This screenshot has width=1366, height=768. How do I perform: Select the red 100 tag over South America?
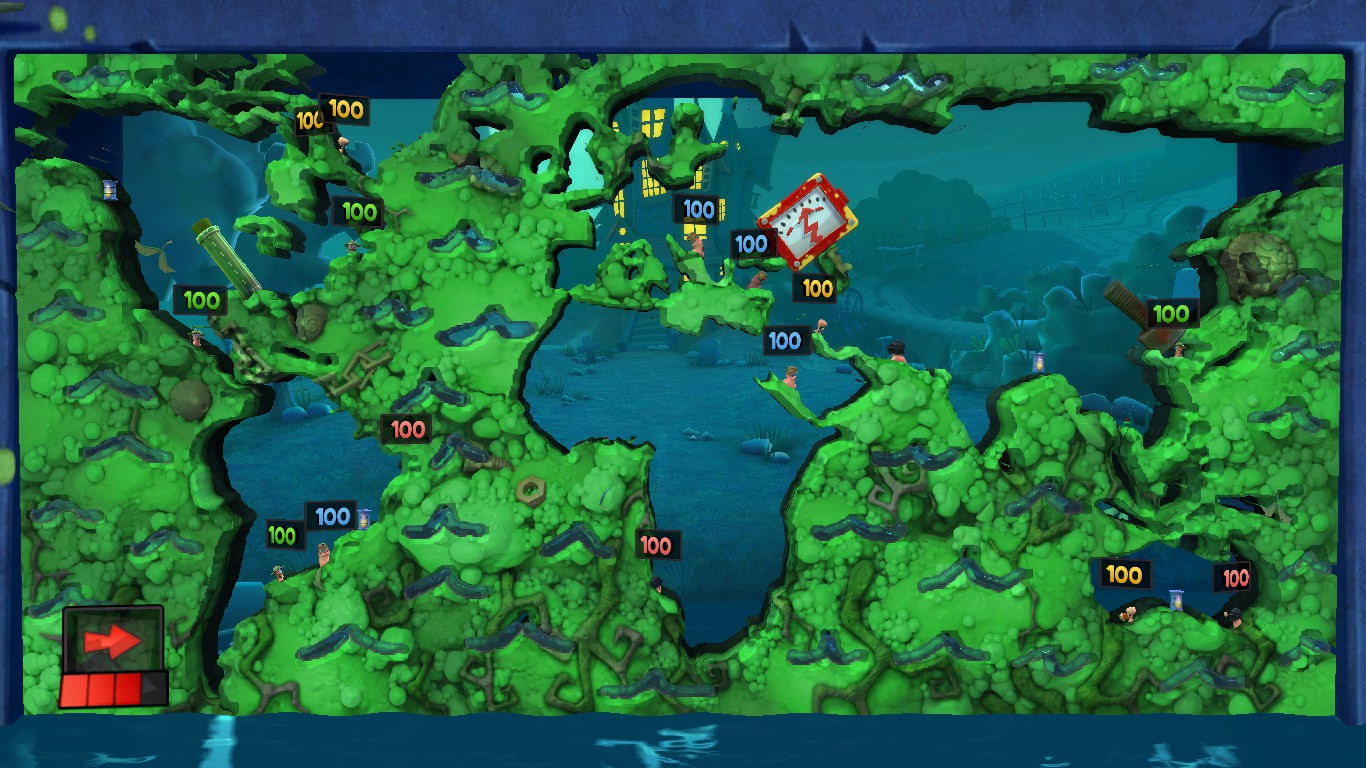point(407,430)
